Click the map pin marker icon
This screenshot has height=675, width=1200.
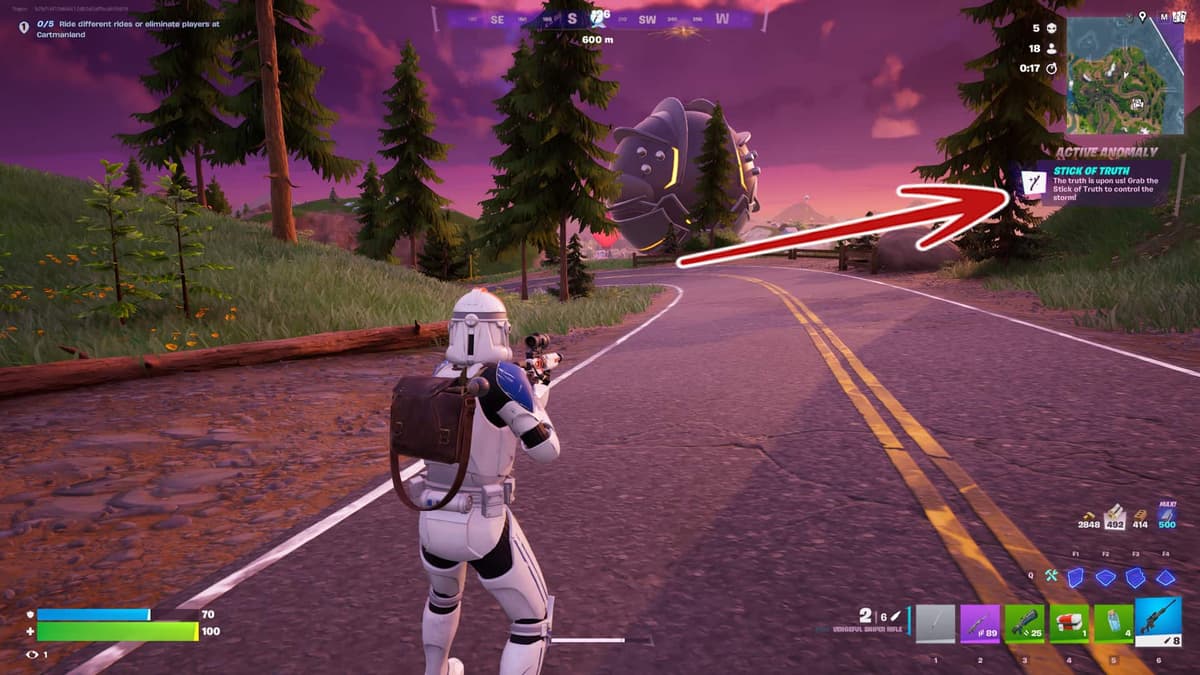click(x=1142, y=17)
